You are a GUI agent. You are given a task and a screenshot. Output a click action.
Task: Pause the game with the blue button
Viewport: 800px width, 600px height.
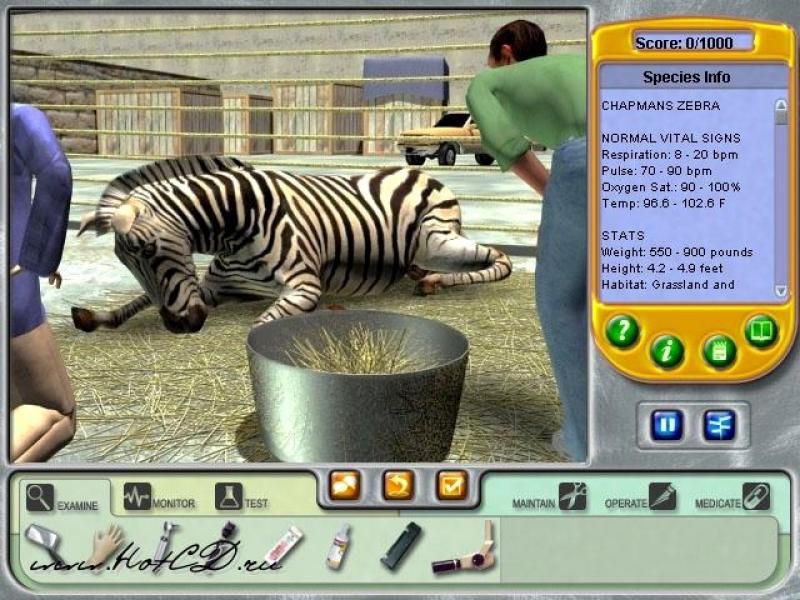[668, 424]
